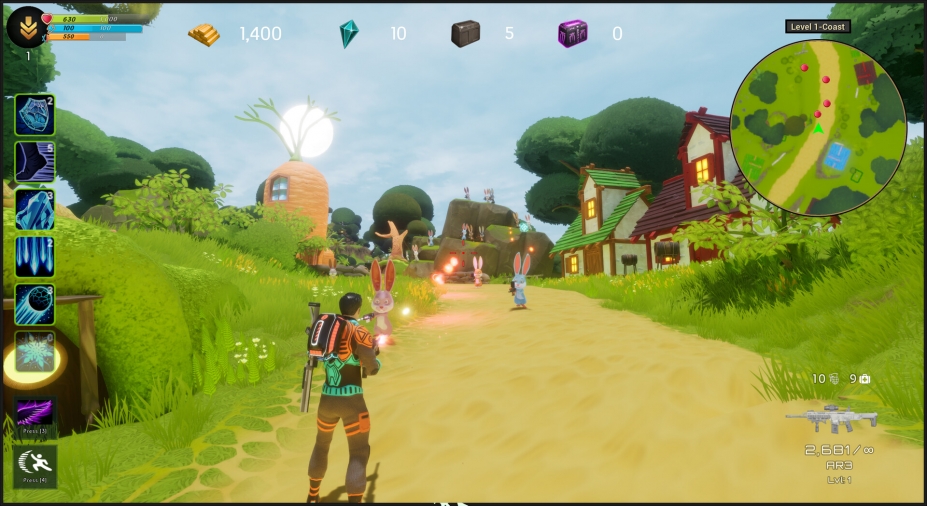Activate the ice shield ability
927x506 pixels.
pos(35,115)
